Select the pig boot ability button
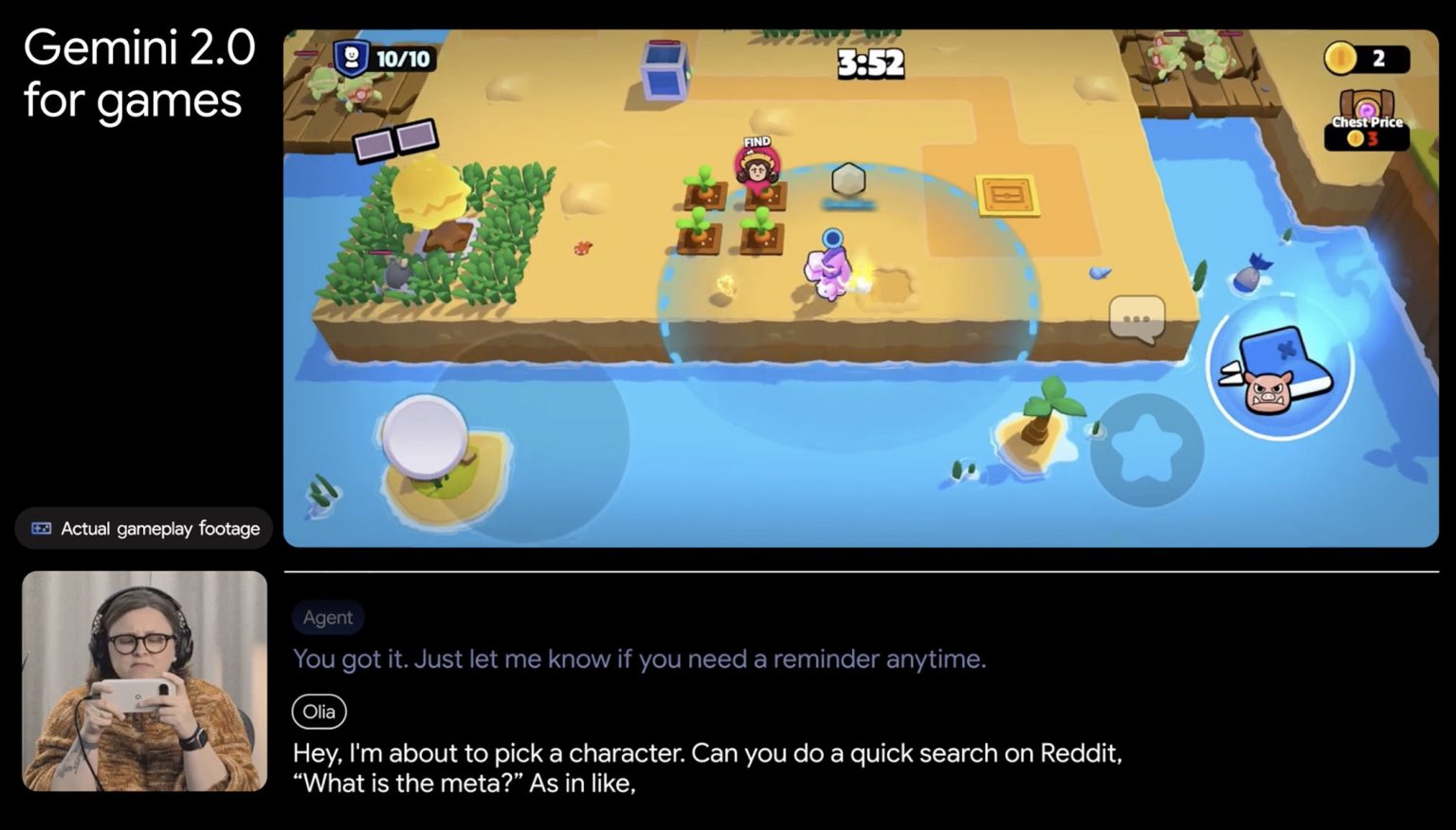Screen dimensions: 1456x830 tap(1278, 370)
